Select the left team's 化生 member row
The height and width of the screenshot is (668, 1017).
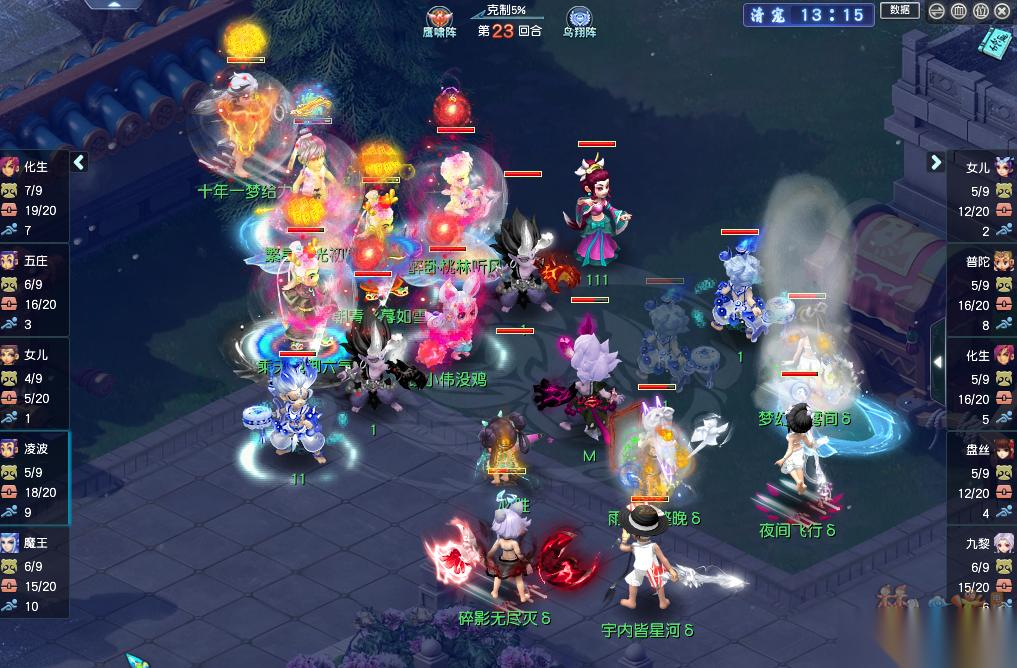(x=35, y=197)
